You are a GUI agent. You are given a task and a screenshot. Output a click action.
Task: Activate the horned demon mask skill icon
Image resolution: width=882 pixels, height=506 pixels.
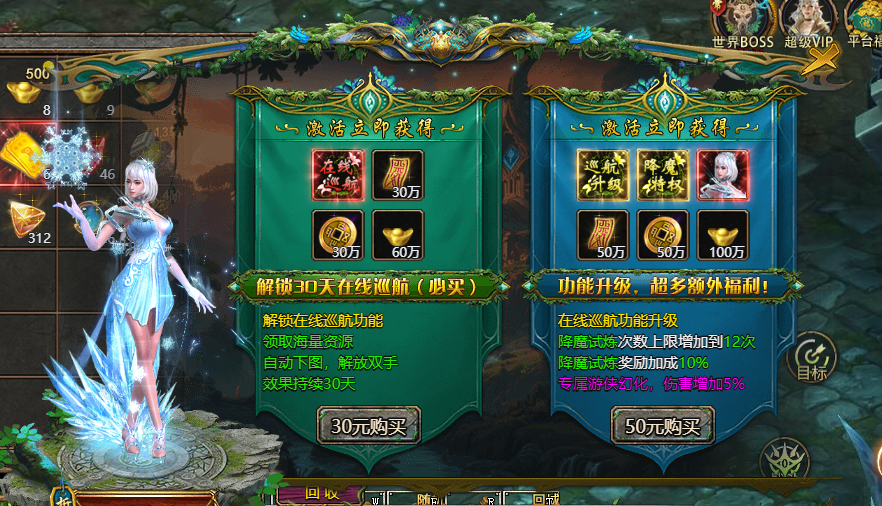(784, 462)
